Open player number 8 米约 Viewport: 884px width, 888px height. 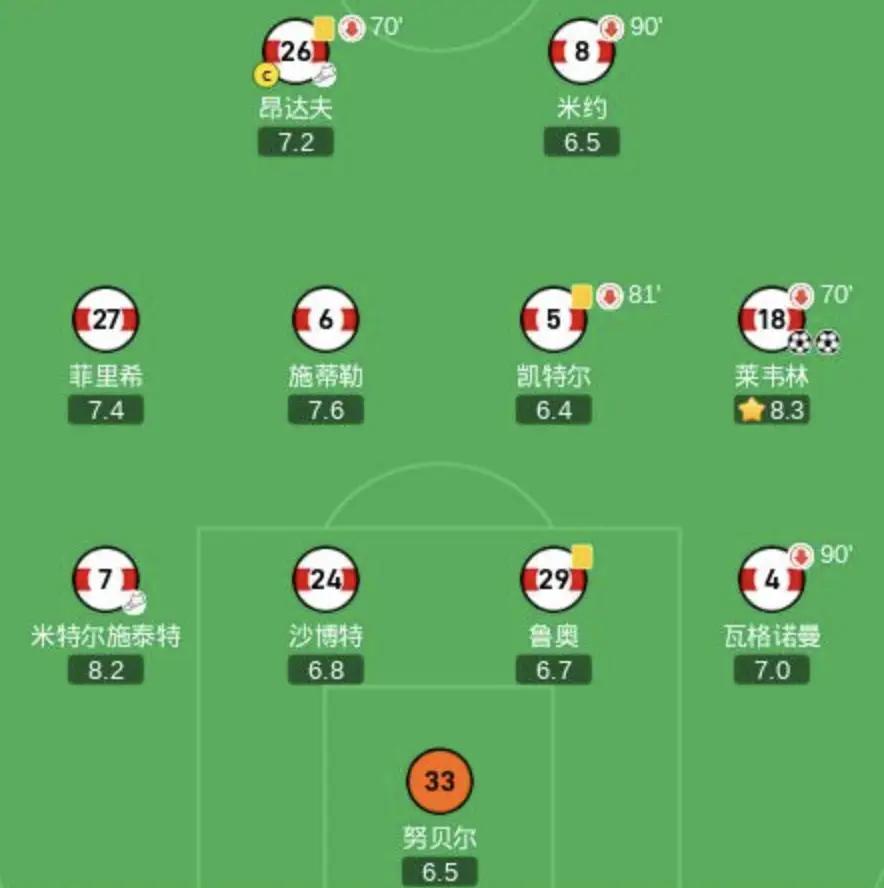point(582,51)
